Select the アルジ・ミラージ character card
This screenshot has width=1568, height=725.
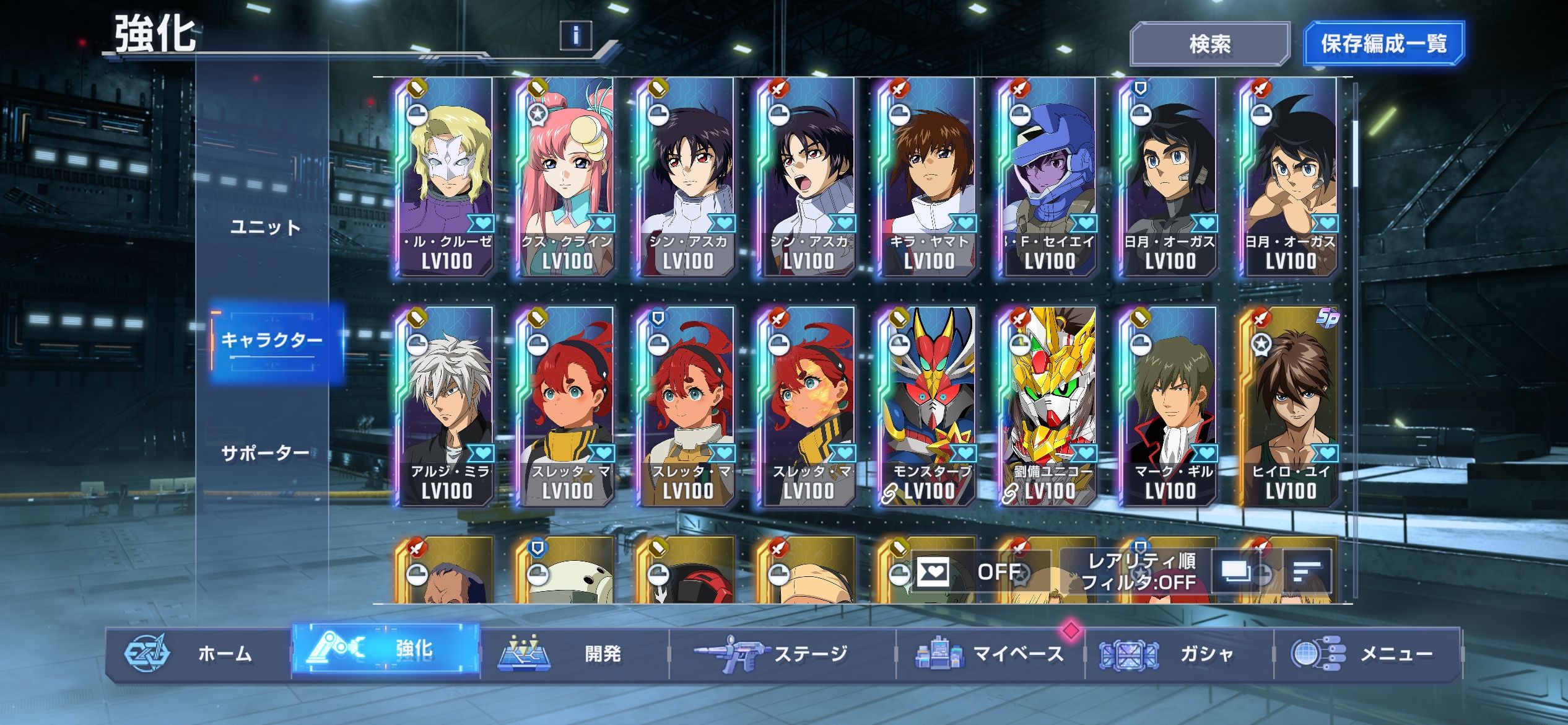[x=446, y=406]
